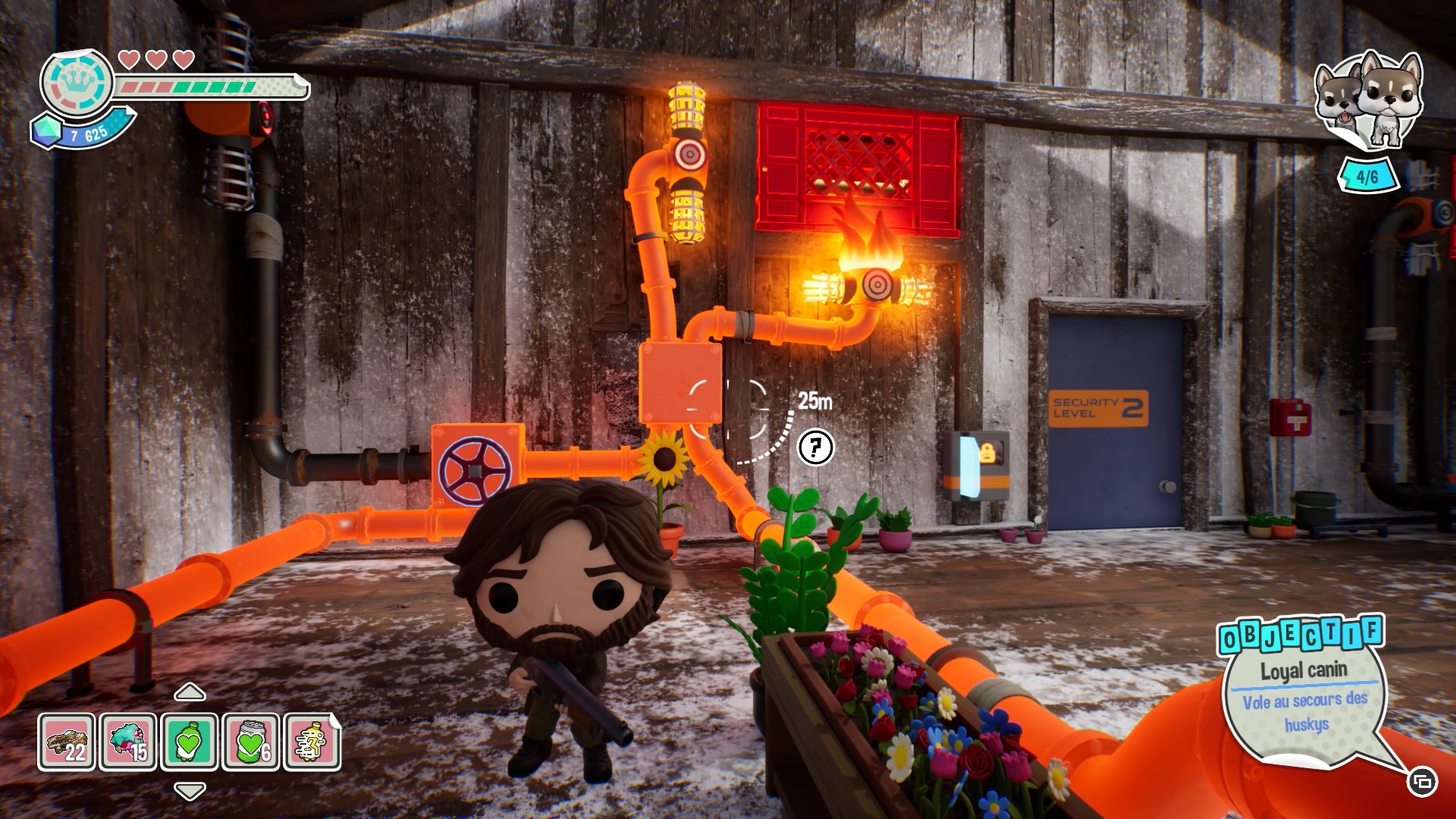
Task: Choose the teal shark item slot
Action: click(x=128, y=742)
